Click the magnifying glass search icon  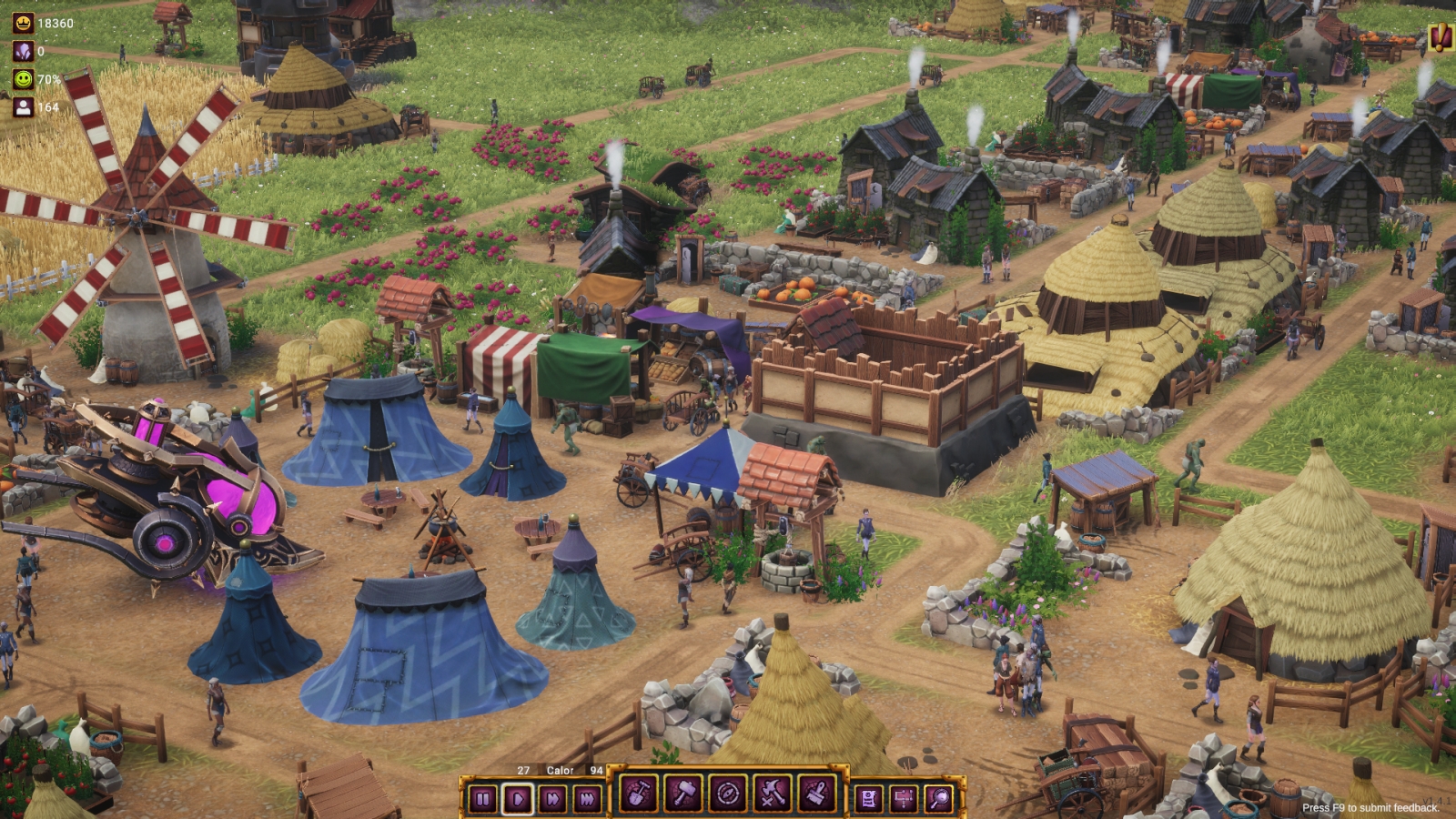click(938, 799)
